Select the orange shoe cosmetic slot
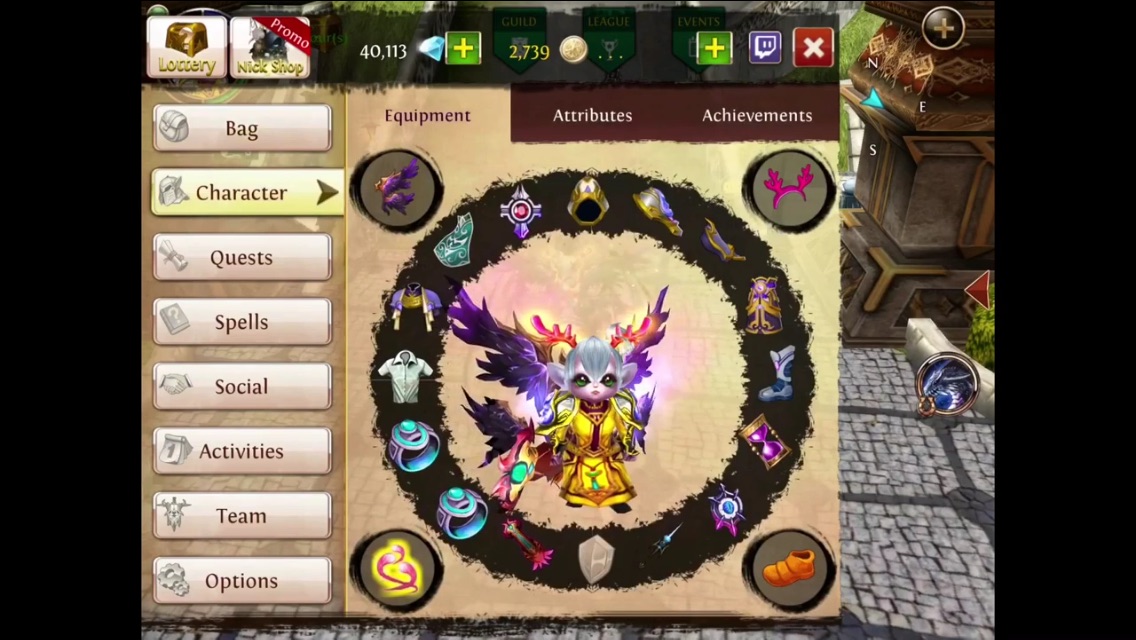The width and height of the screenshot is (1136, 640). coord(790,569)
